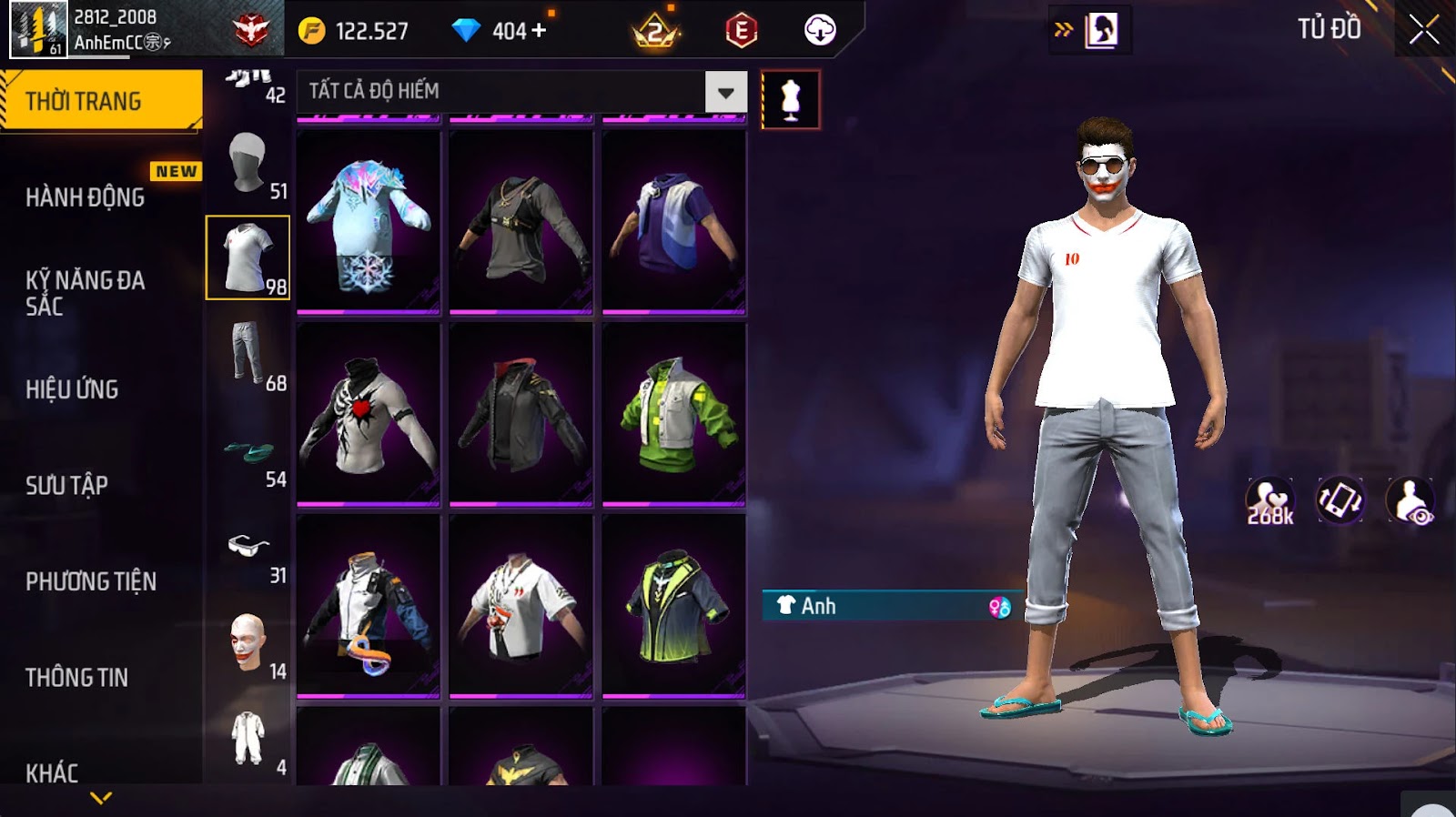Open the Phương Tiện tab
This screenshot has width=1456, height=817.
pyautogui.click(x=91, y=581)
